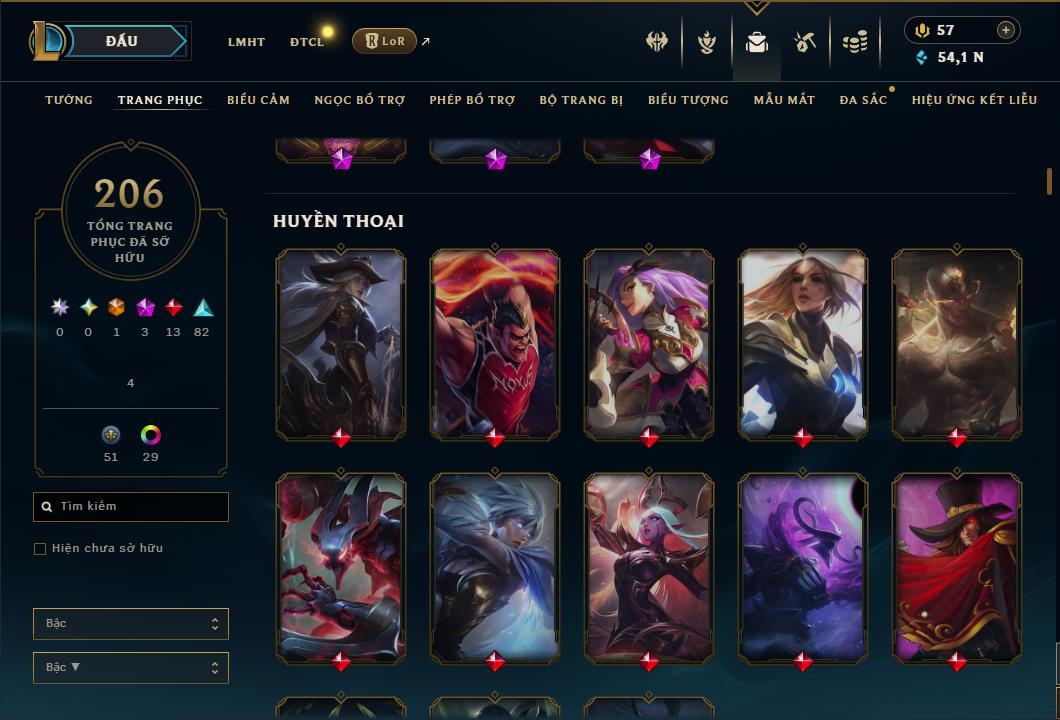Screen dimensions: 1060x720
Task: Click the ĐẤU play button
Action: (x=120, y=41)
